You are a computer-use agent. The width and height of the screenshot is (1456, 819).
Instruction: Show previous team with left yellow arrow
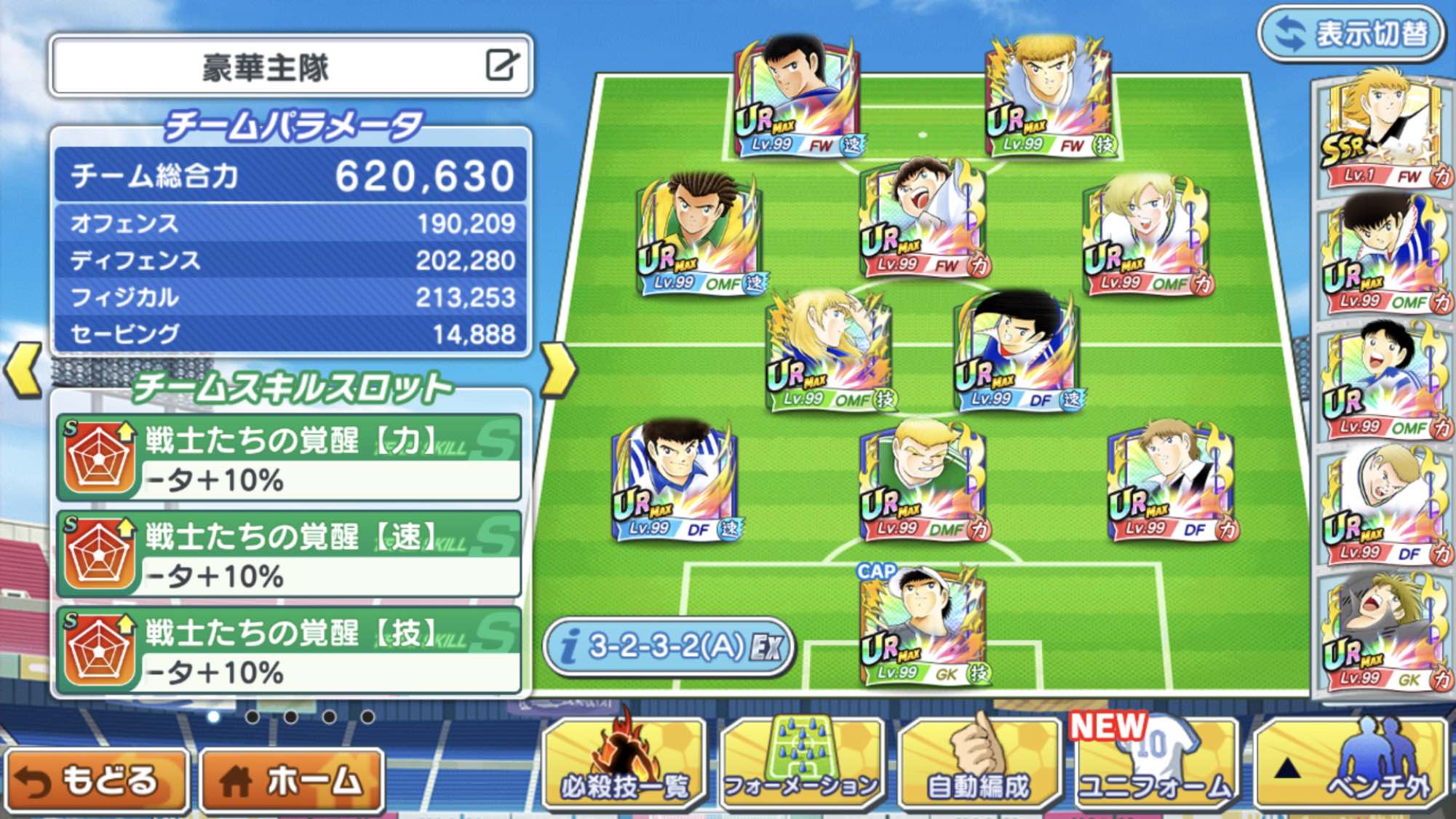[23, 370]
